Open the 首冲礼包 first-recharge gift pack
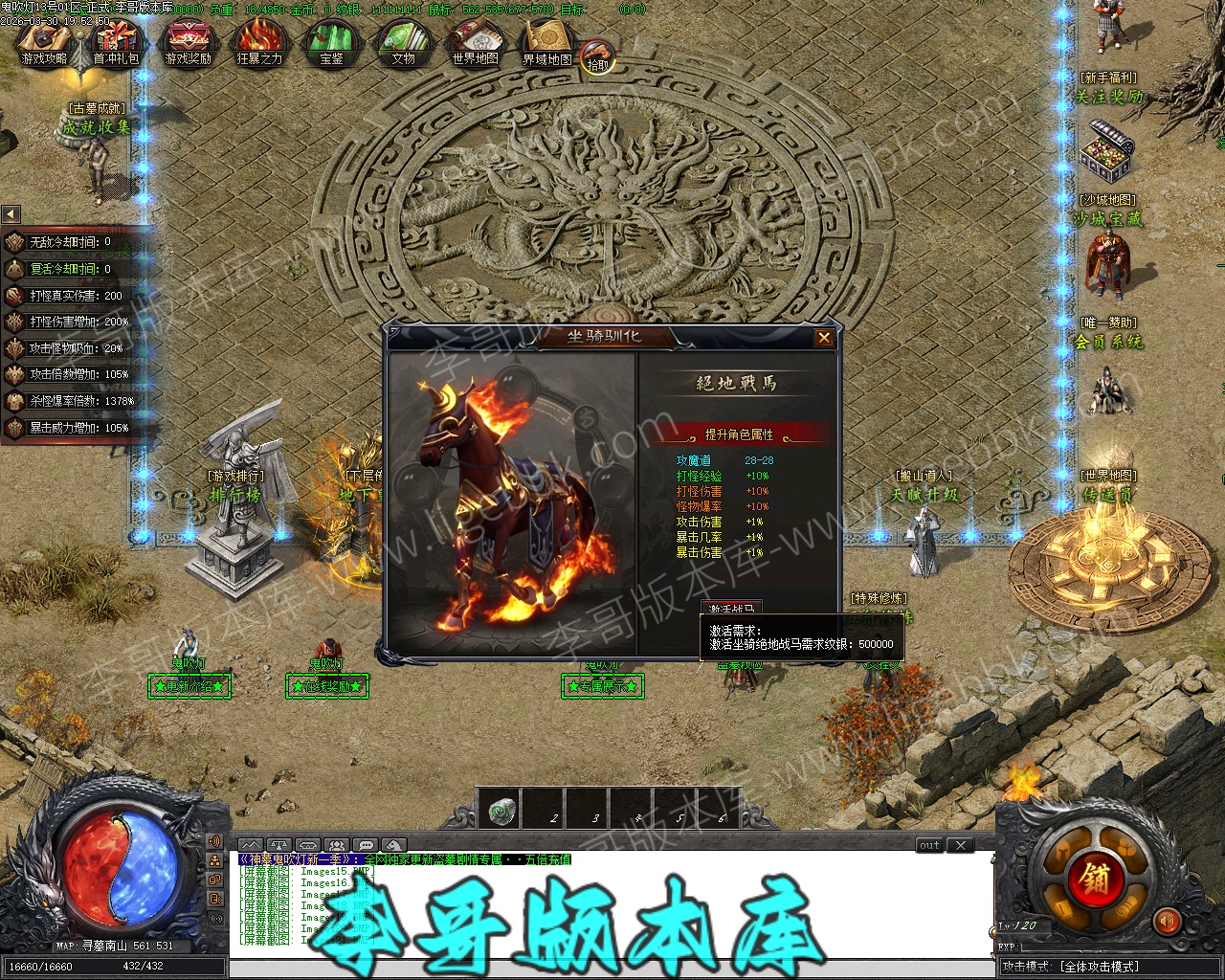 pyautogui.click(x=116, y=44)
